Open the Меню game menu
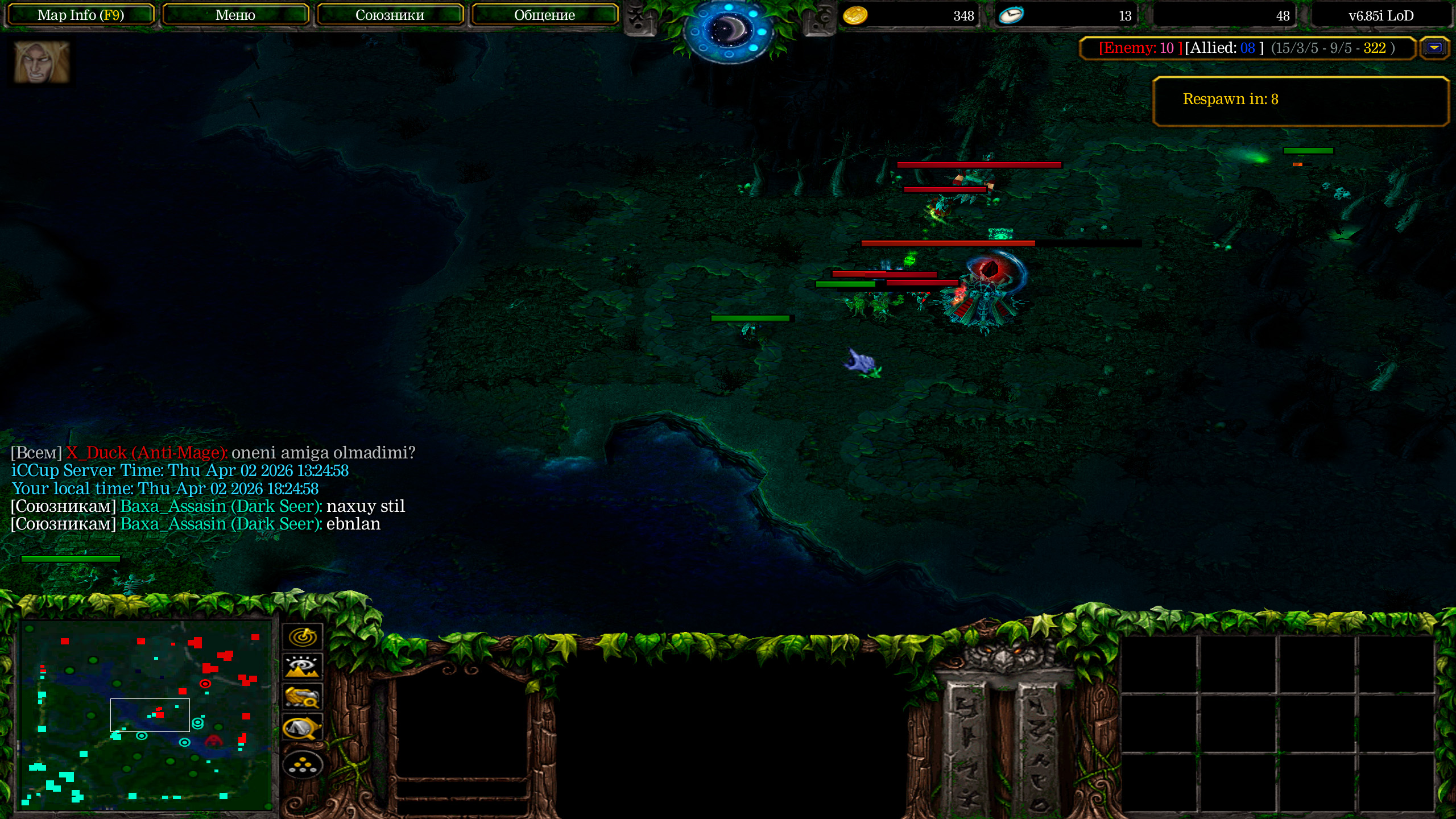This screenshot has width=1456, height=819. click(x=235, y=15)
